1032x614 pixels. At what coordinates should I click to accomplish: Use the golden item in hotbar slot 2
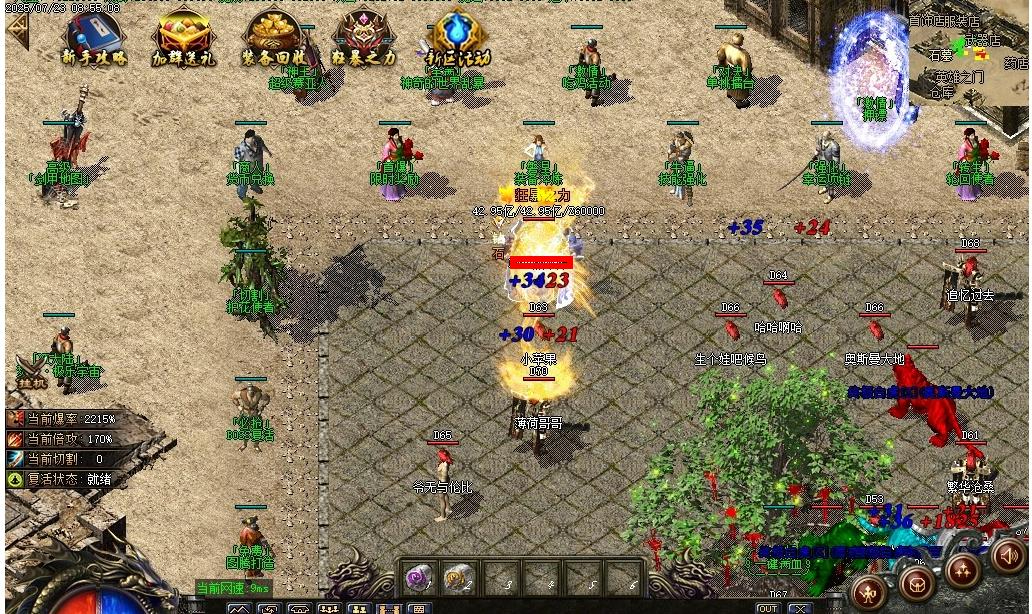(x=457, y=577)
